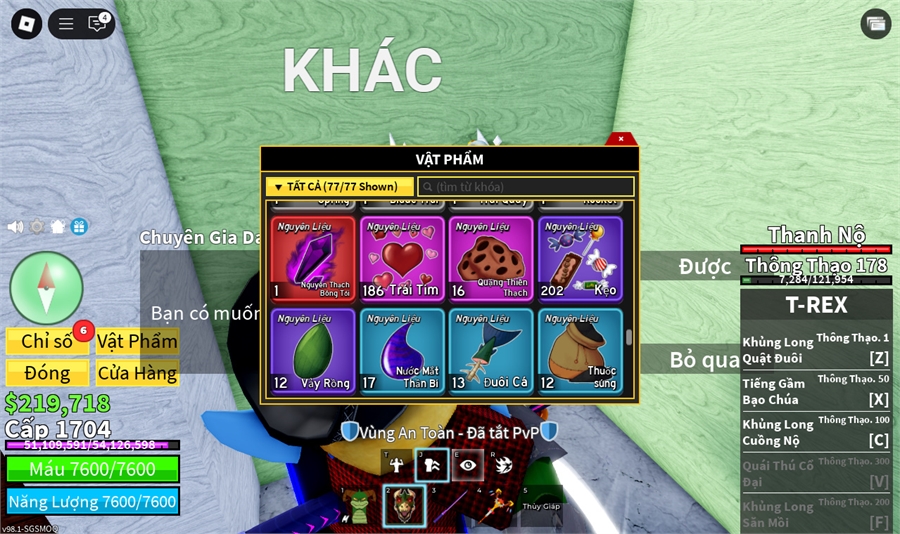The width and height of the screenshot is (900, 534).
Task: Hit the Đóng button to collapse the menu
Action: click(47, 373)
